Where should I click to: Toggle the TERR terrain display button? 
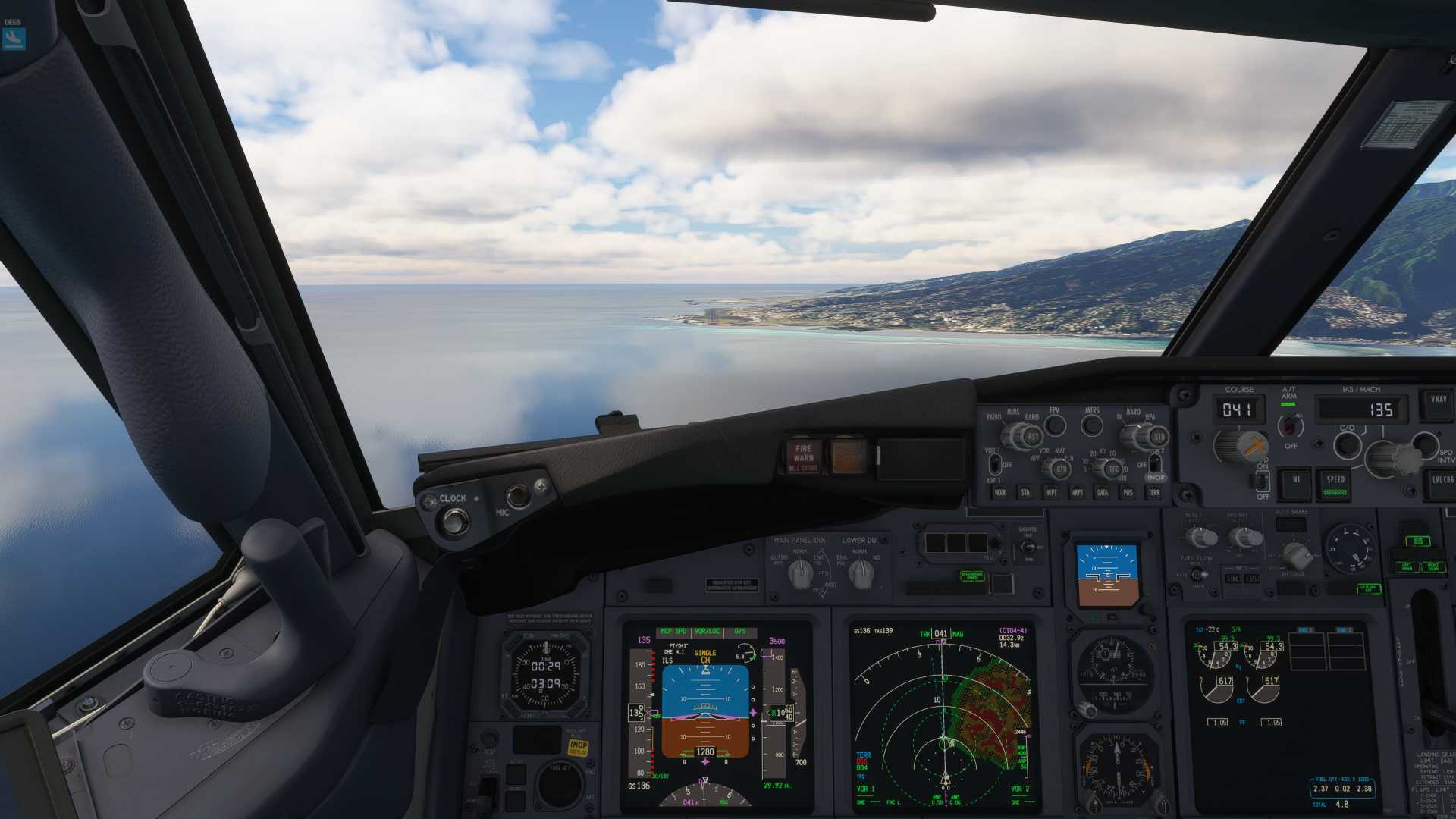pos(1154,493)
